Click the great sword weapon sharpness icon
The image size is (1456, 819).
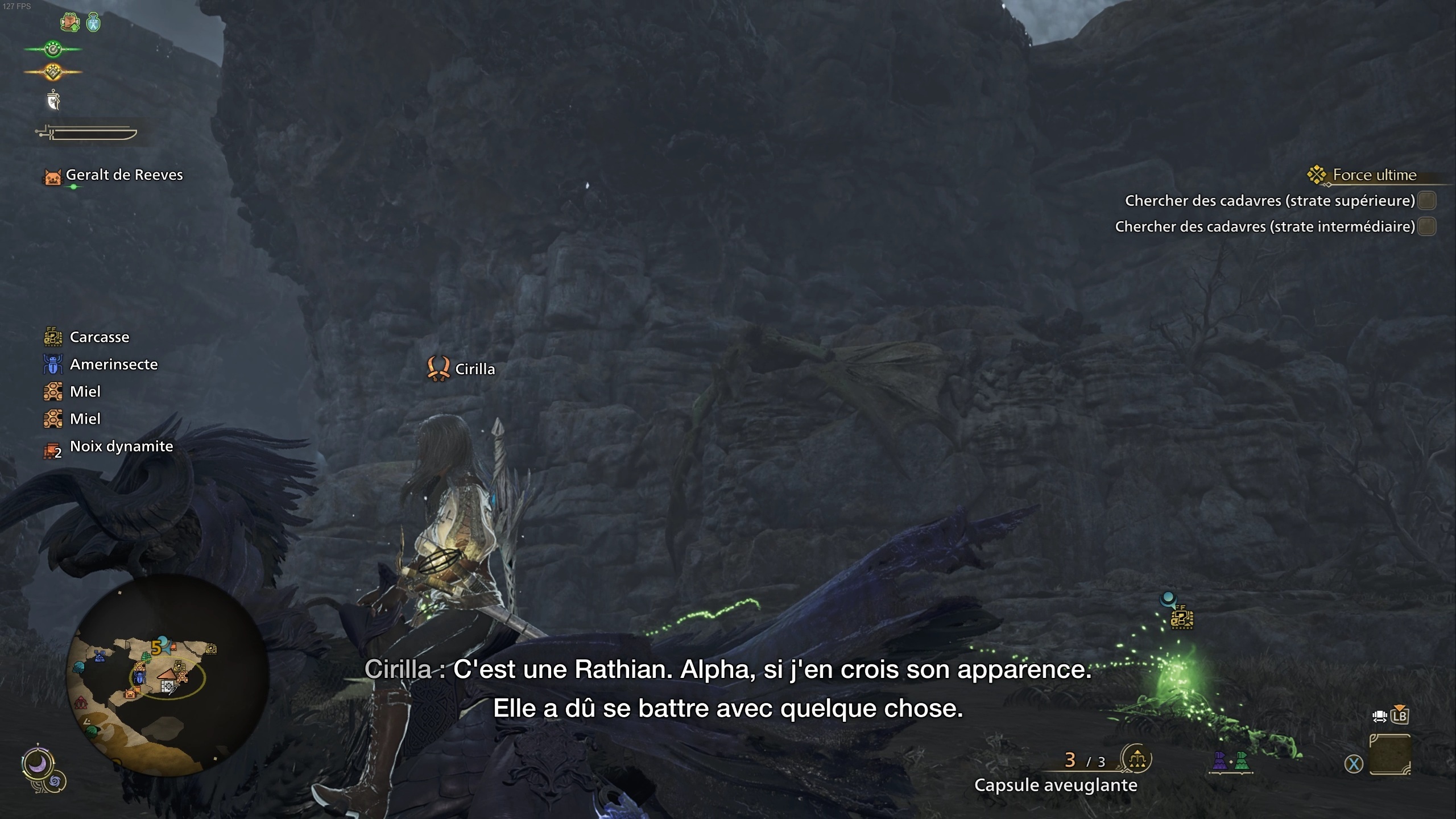tap(90, 131)
